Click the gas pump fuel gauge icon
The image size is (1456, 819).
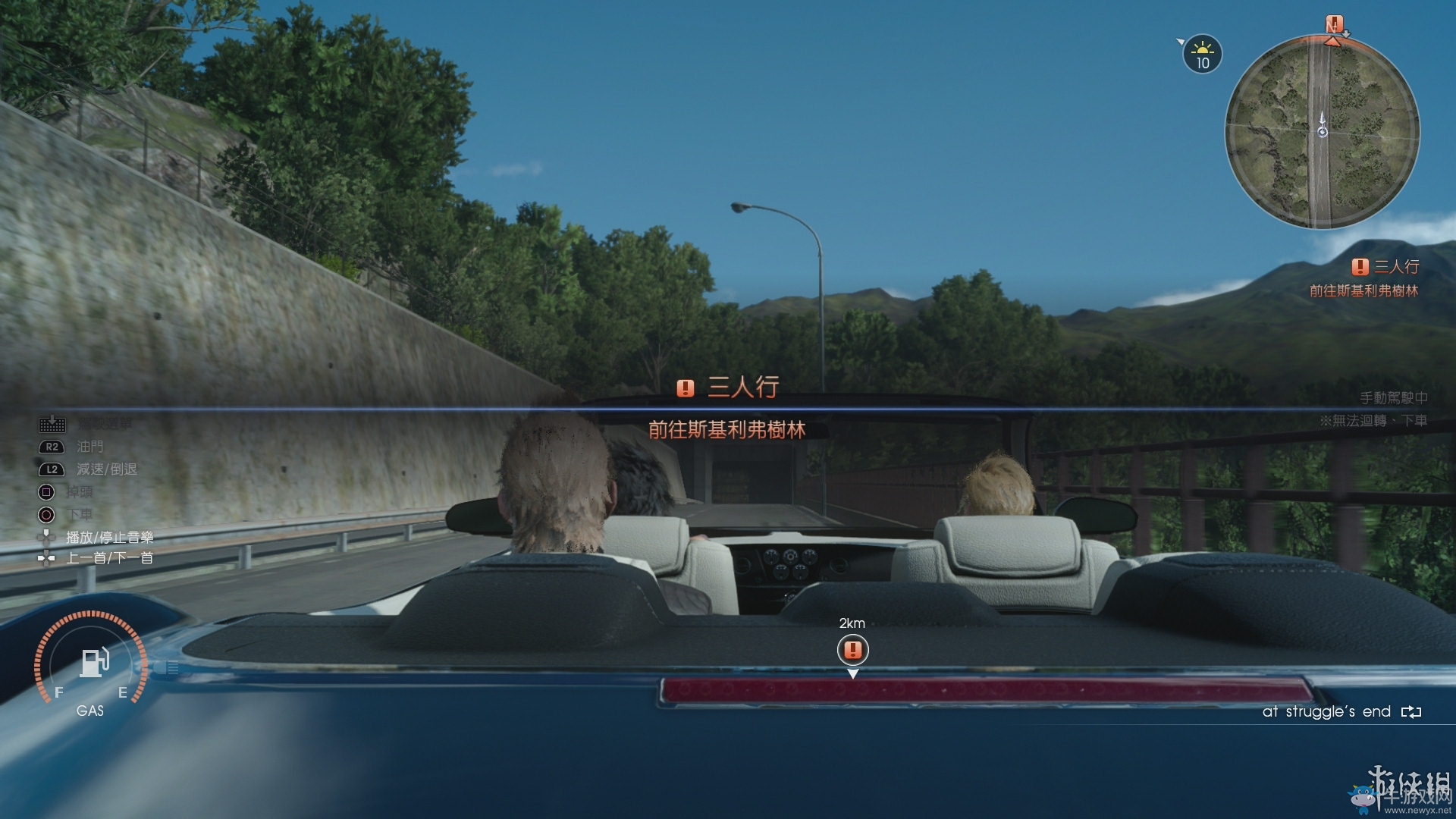coord(94,662)
